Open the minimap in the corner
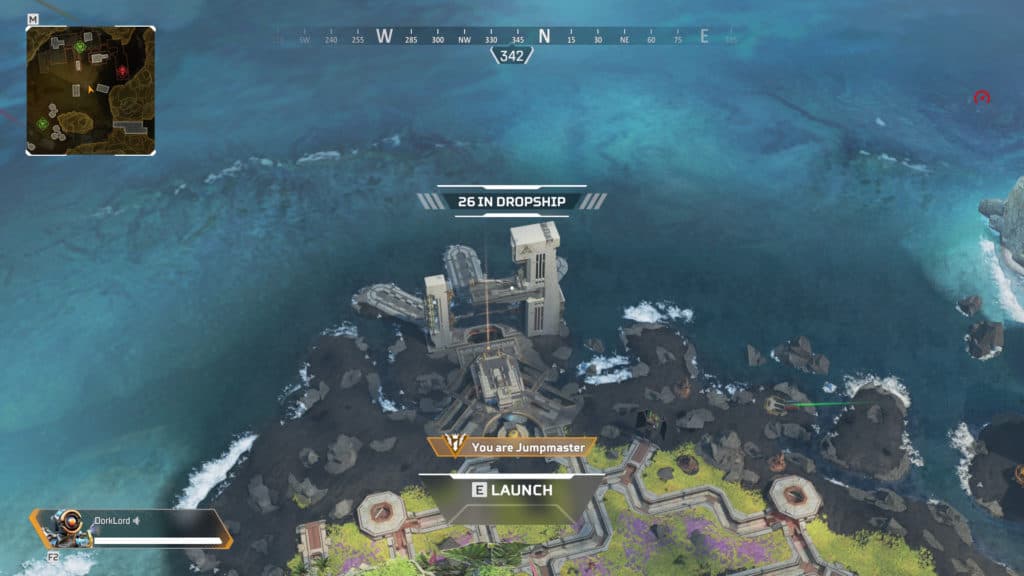The width and height of the screenshot is (1024, 576). click(x=90, y=90)
